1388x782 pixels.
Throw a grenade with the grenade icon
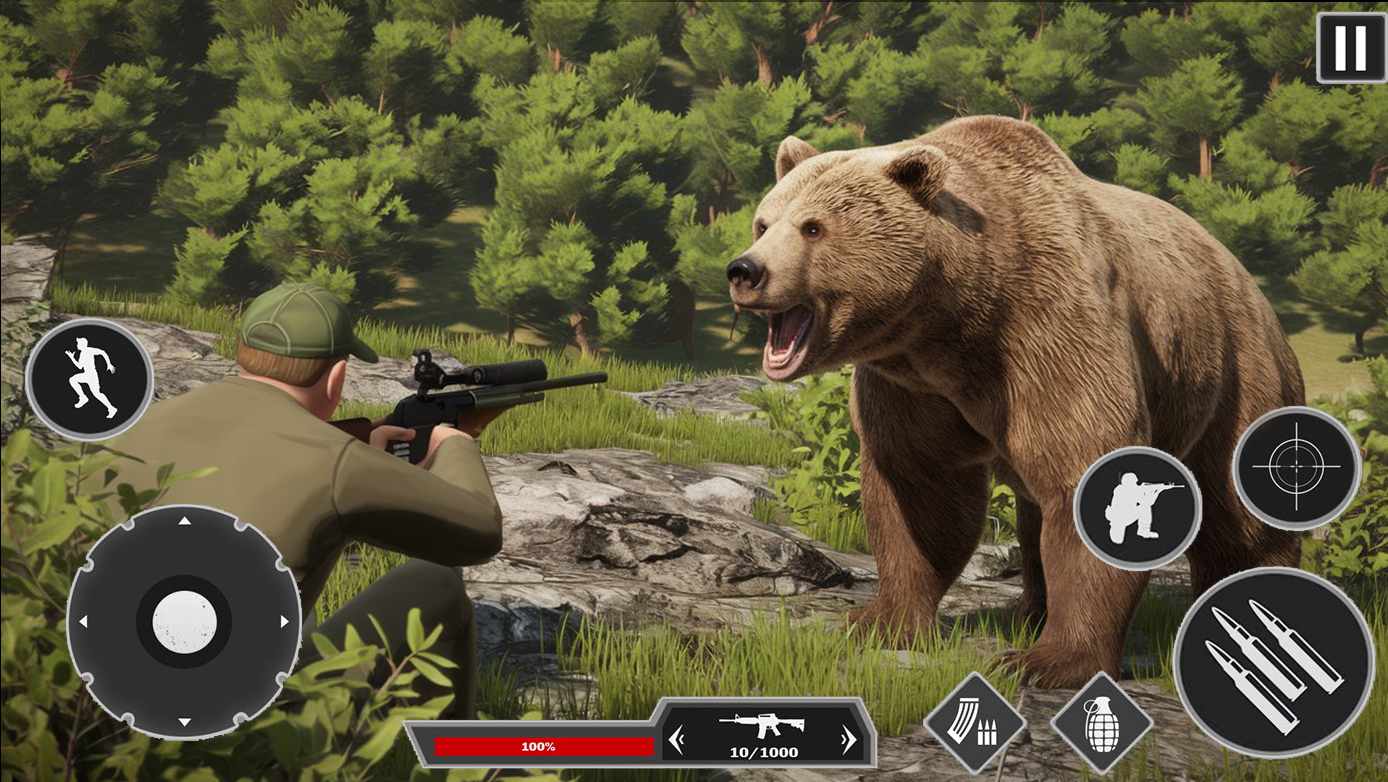pos(1101,722)
